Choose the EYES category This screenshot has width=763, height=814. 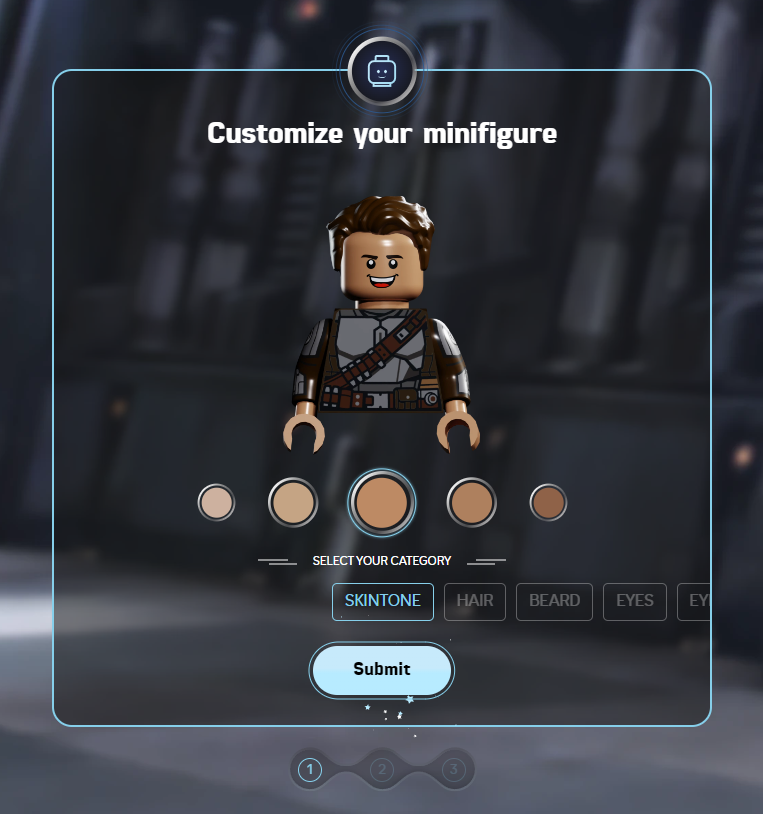(634, 601)
